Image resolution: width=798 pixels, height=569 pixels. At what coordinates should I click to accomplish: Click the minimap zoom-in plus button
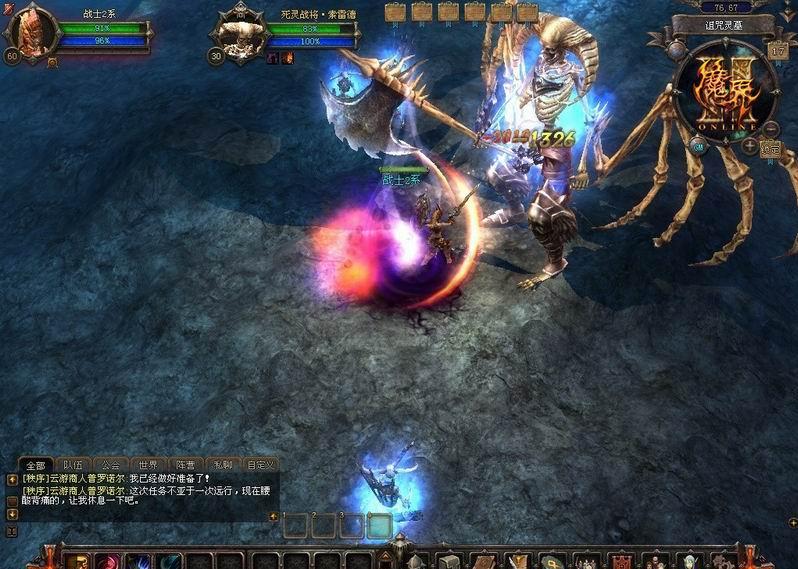tap(750, 146)
